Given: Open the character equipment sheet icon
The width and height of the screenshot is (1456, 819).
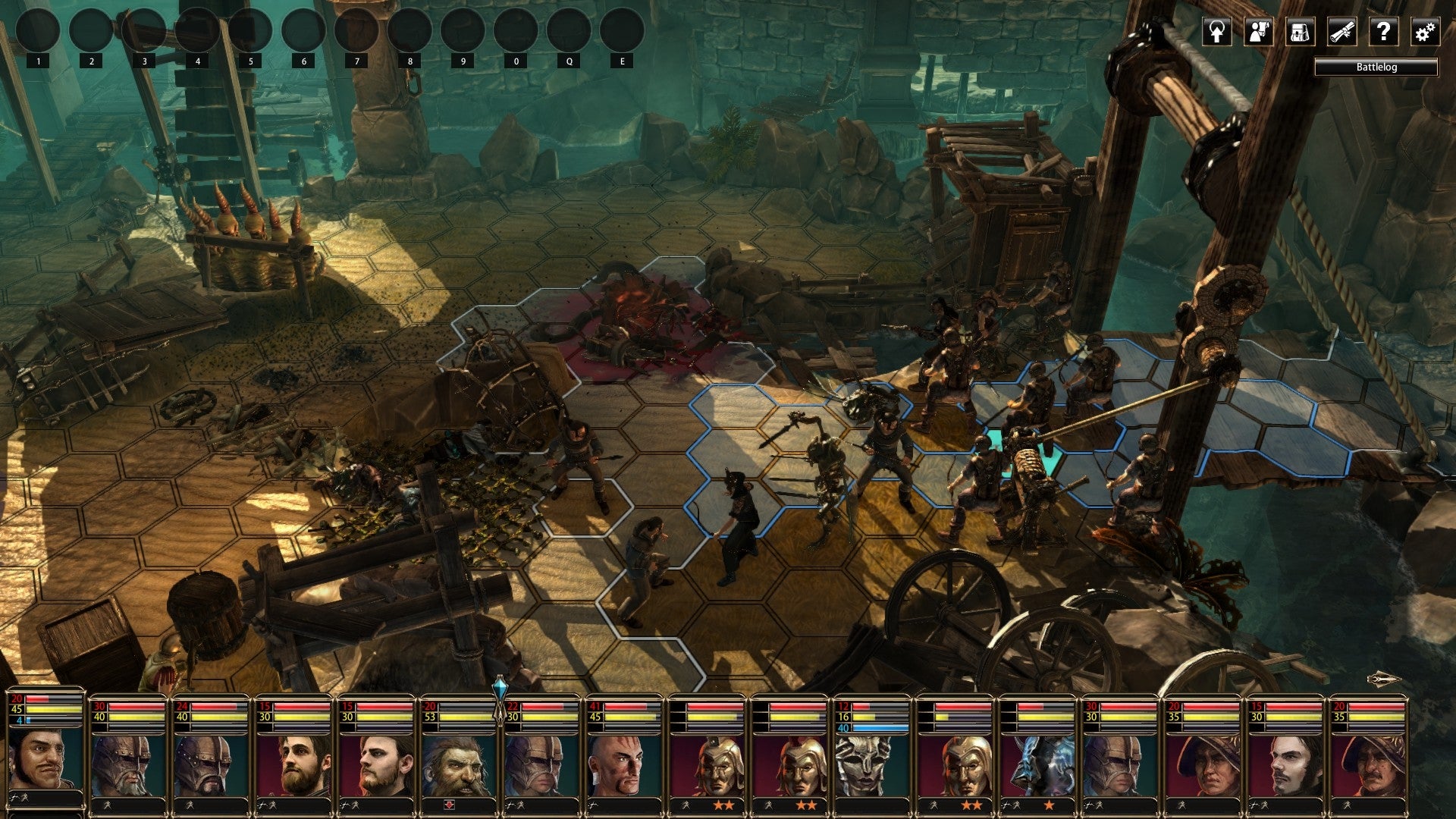Looking at the screenshot, I should pos(1259,32).
